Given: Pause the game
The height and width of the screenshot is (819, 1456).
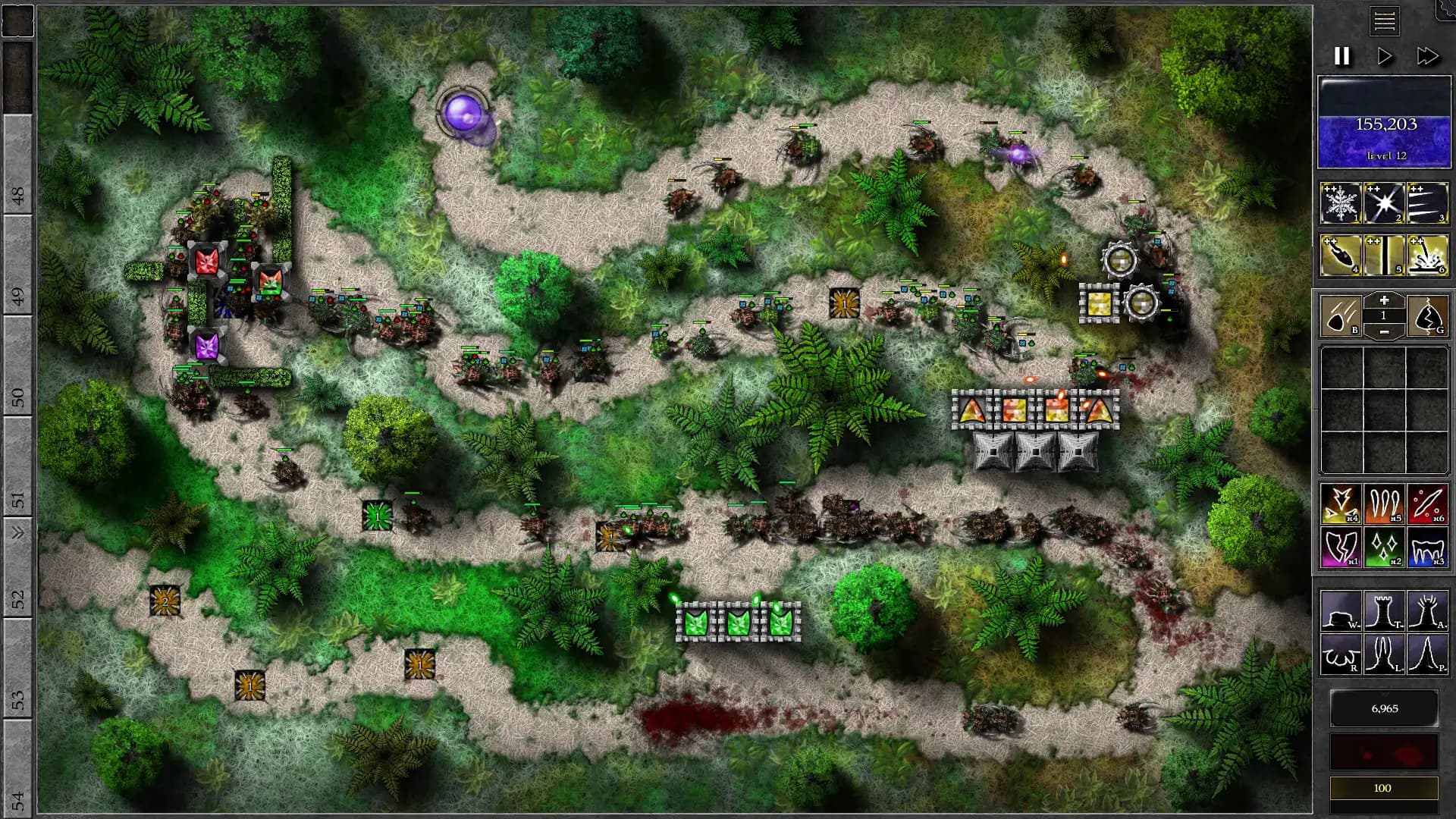Looking at the screenshot, I should click(1342, 55).
